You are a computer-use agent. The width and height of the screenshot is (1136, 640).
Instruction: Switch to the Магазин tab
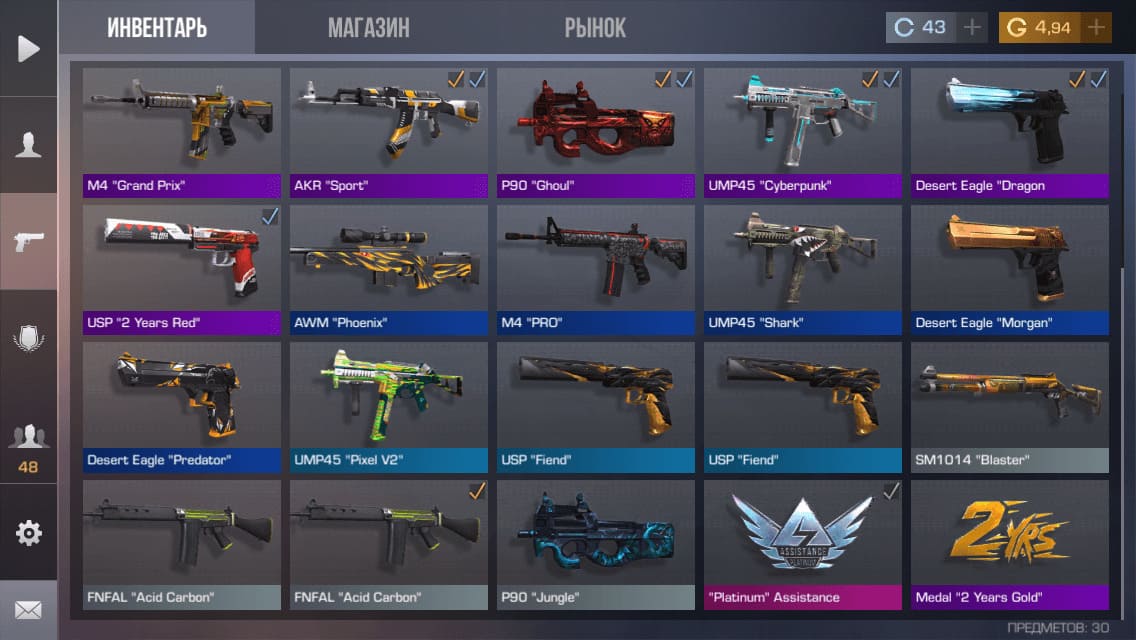368,28
